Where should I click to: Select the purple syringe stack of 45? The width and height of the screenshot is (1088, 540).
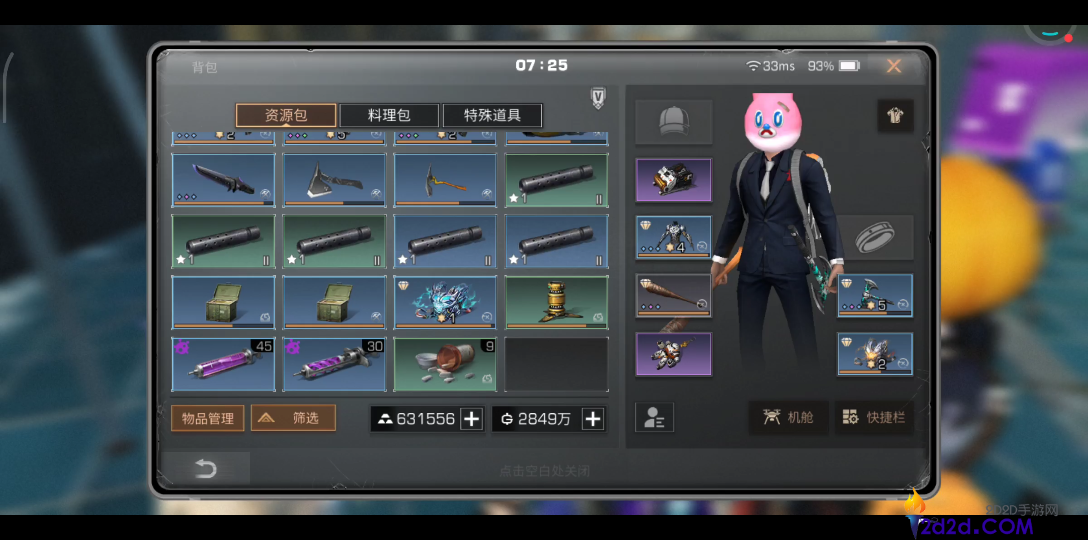point(223,363)
